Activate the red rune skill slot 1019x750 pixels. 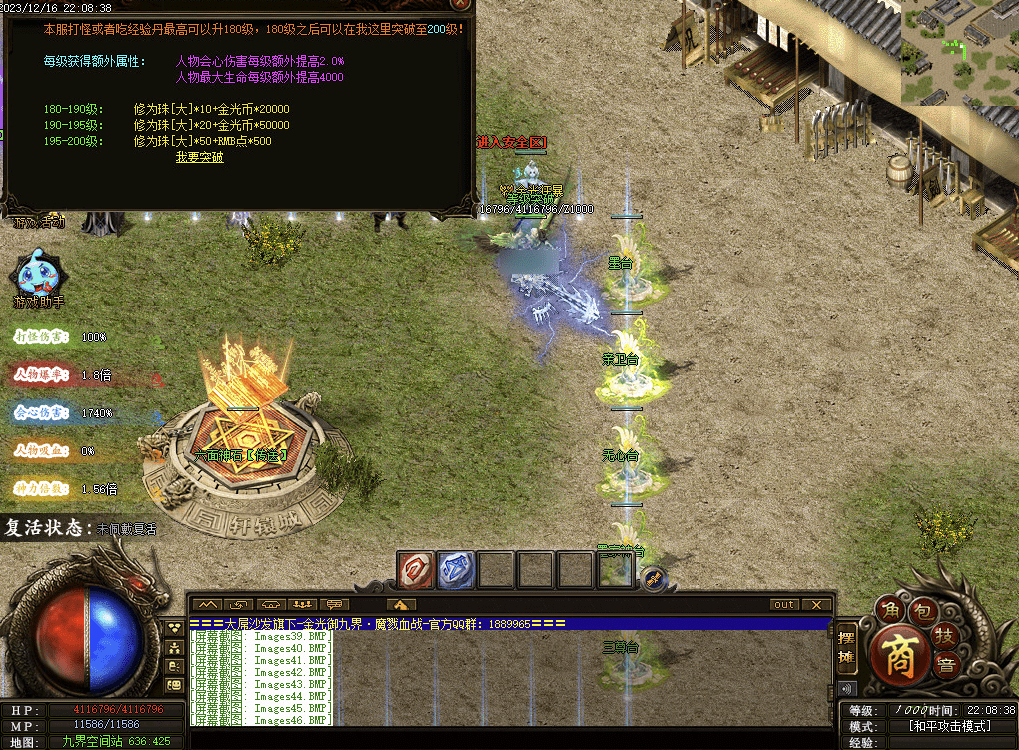(415, 570)
